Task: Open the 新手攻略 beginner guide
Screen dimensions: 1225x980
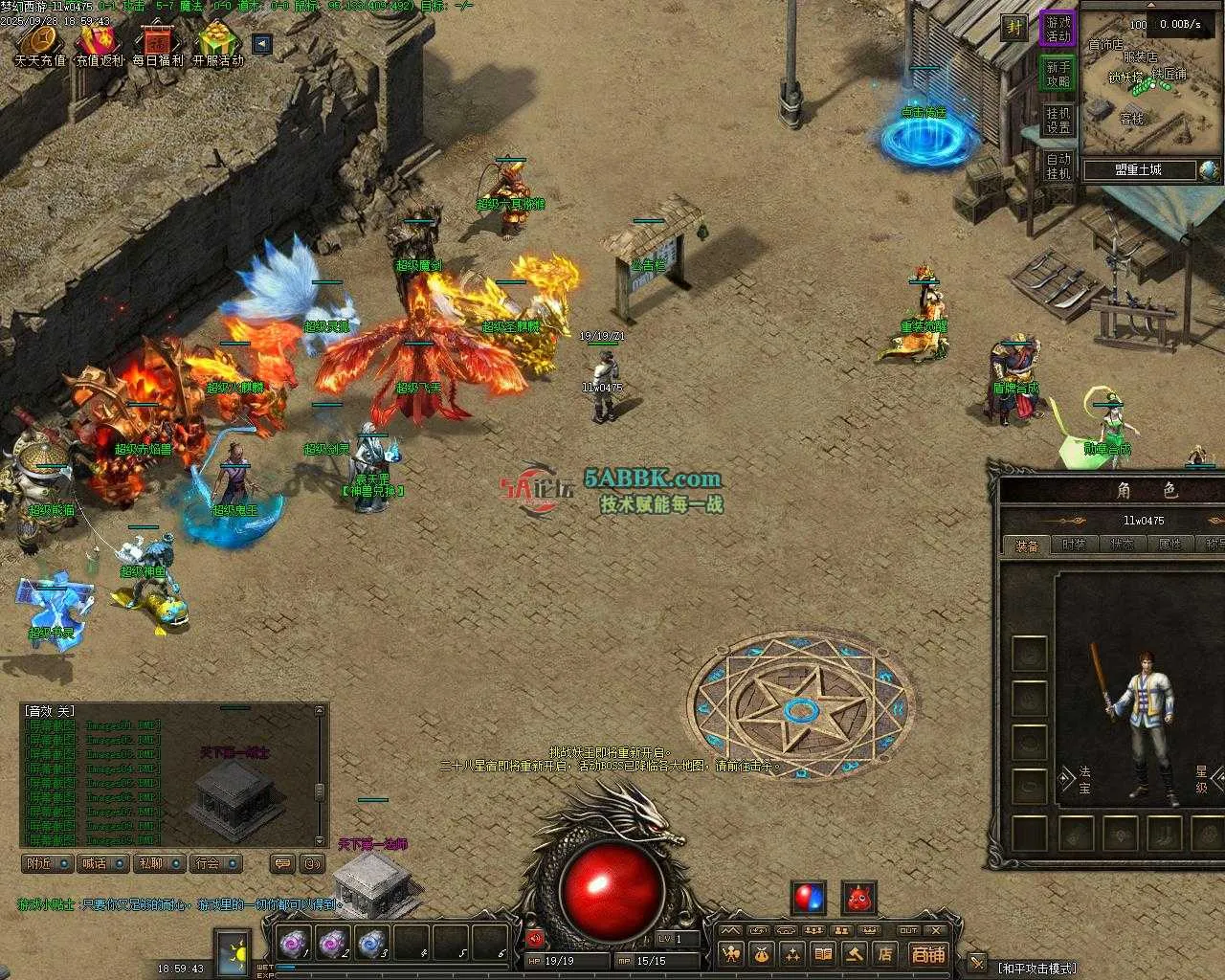Action: [x=1058, y=75]
